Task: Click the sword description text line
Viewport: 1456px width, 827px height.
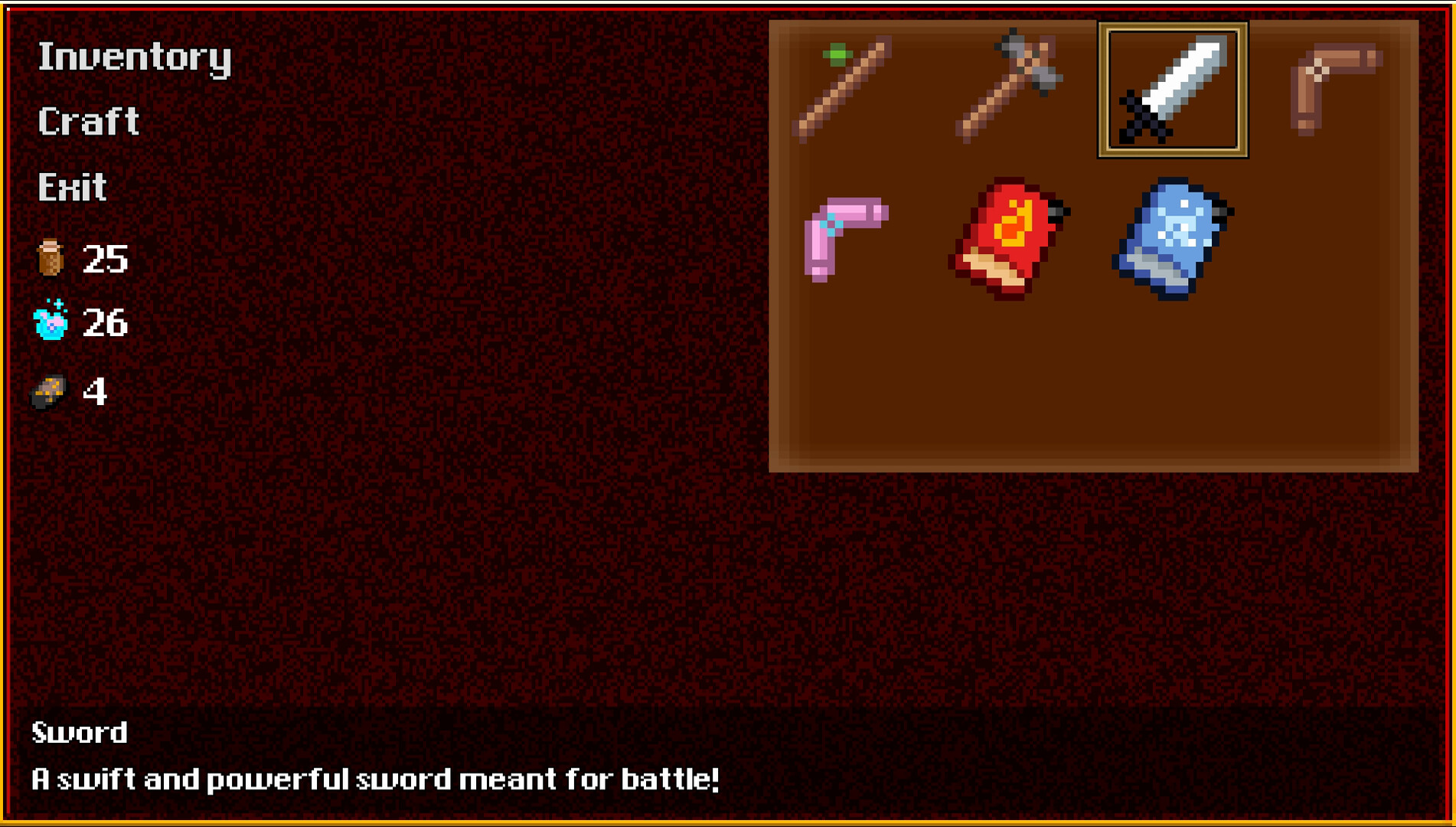Action: (x=374, y=779)
